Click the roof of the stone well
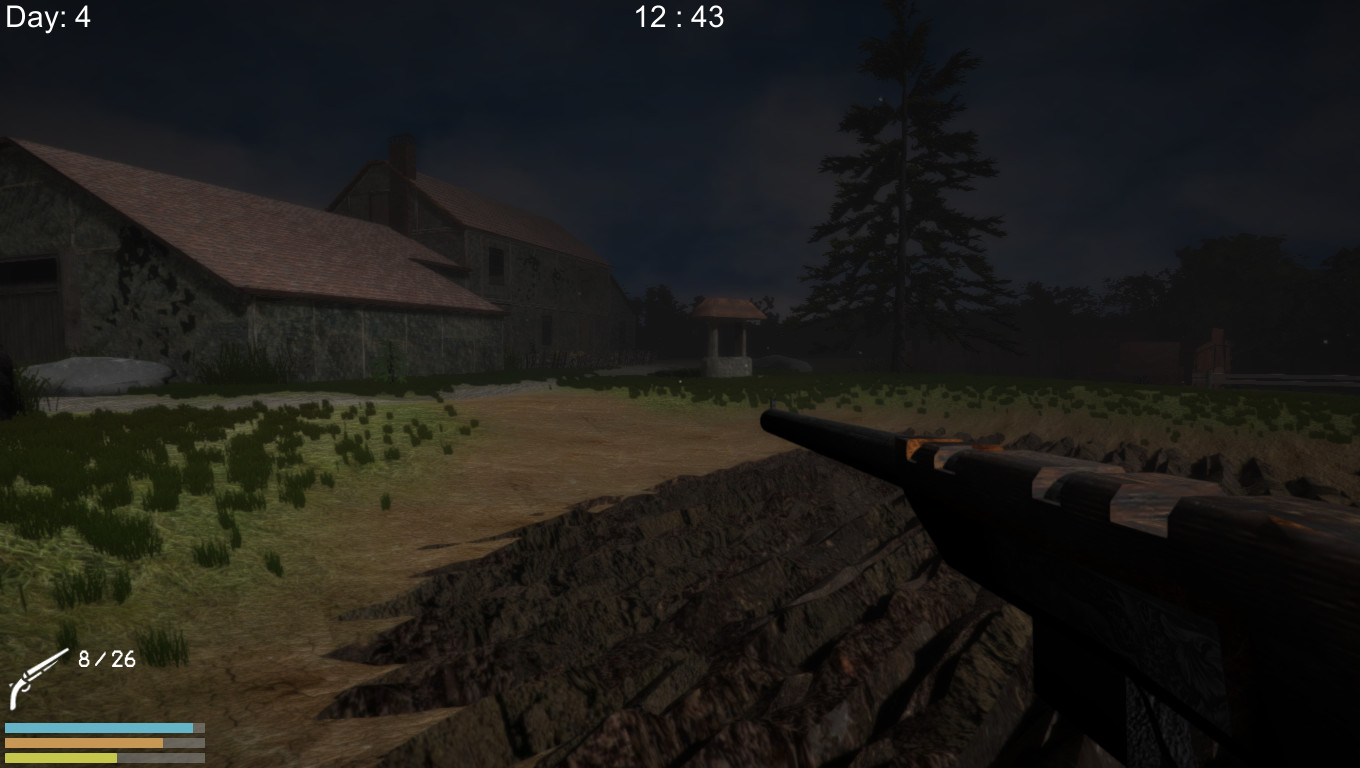 click(x=726, y=307)
